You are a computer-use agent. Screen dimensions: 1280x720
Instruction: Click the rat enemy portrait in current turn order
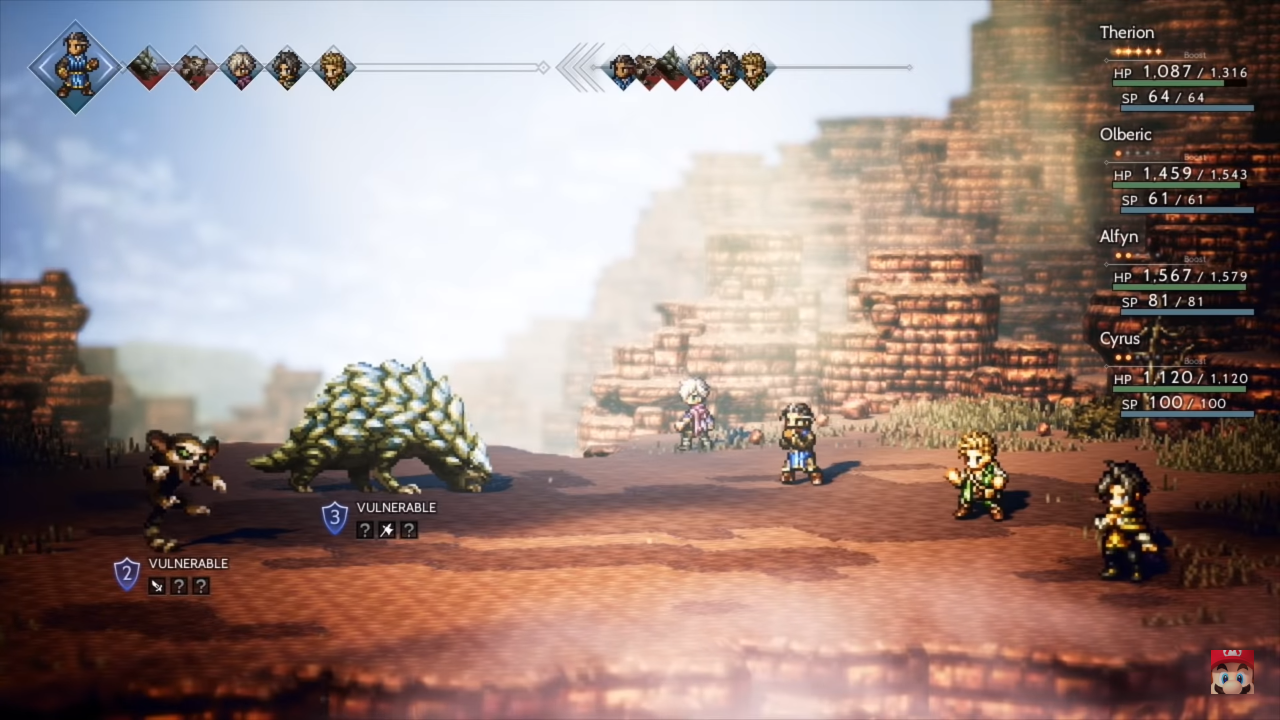click(195, 67)
